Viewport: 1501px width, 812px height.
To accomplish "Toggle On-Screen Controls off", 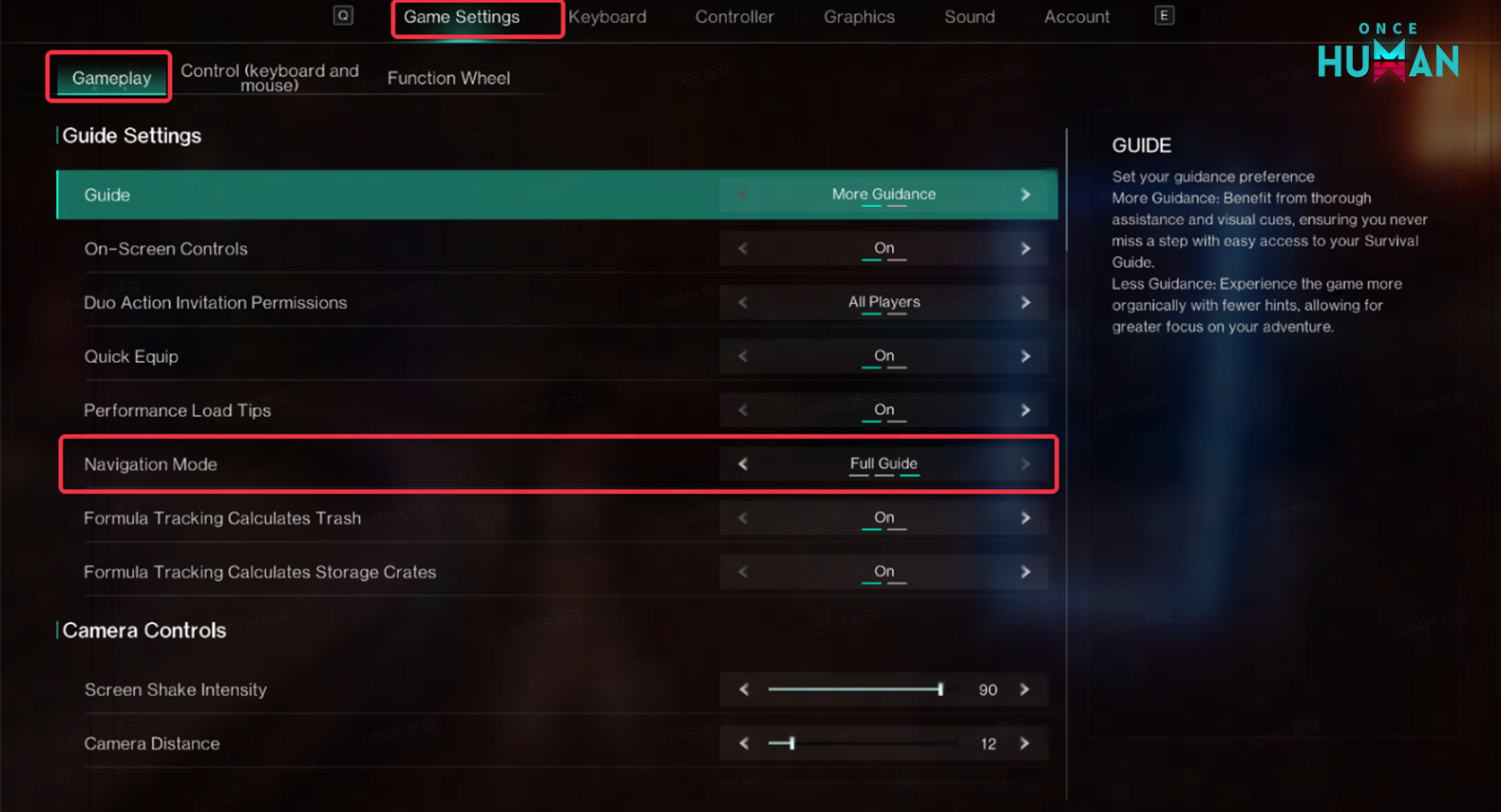I will click(x=1025, y=248).
